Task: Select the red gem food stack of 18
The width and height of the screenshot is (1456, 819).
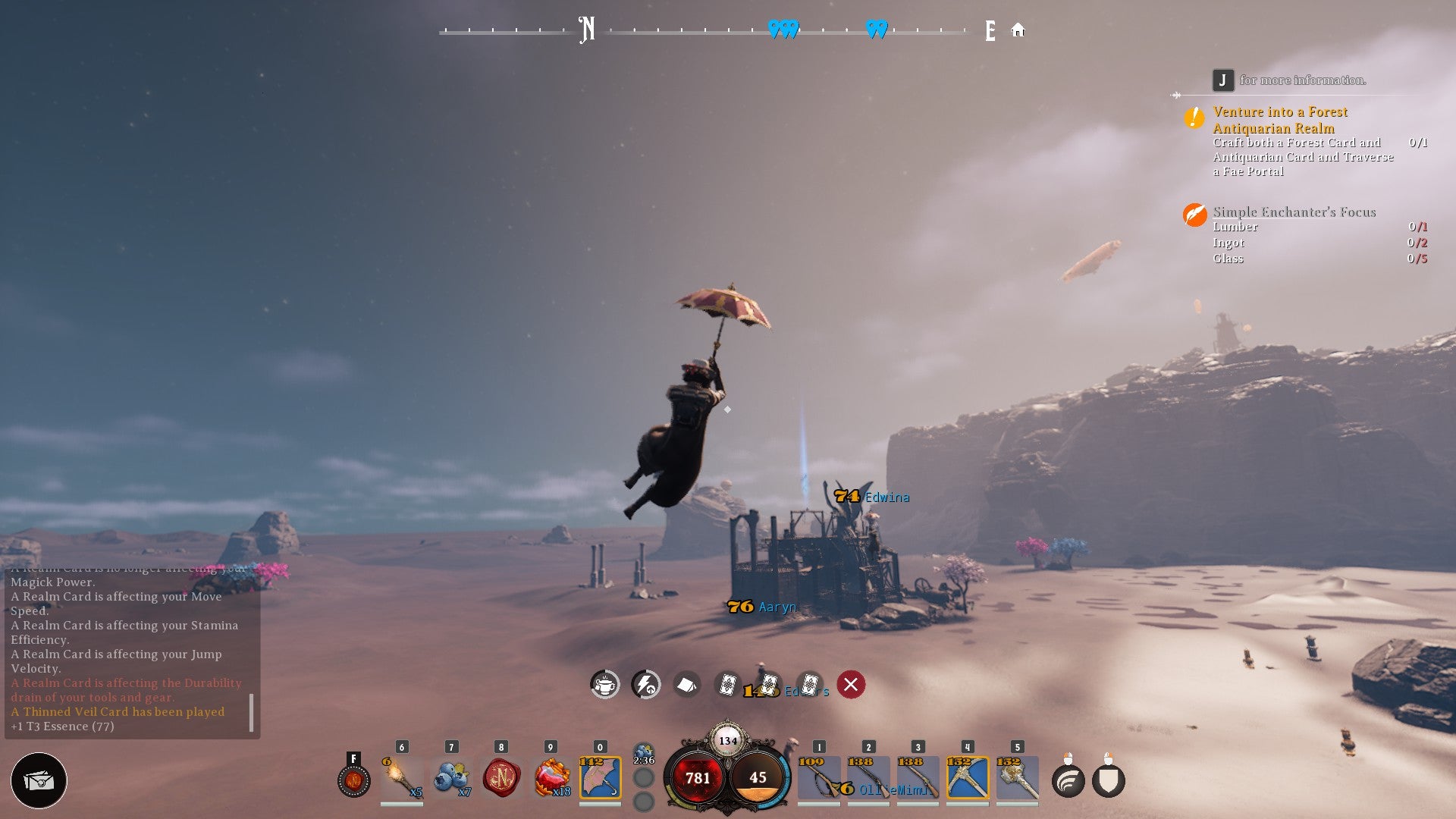Action: pyautogui.click(x=551, y=778)
